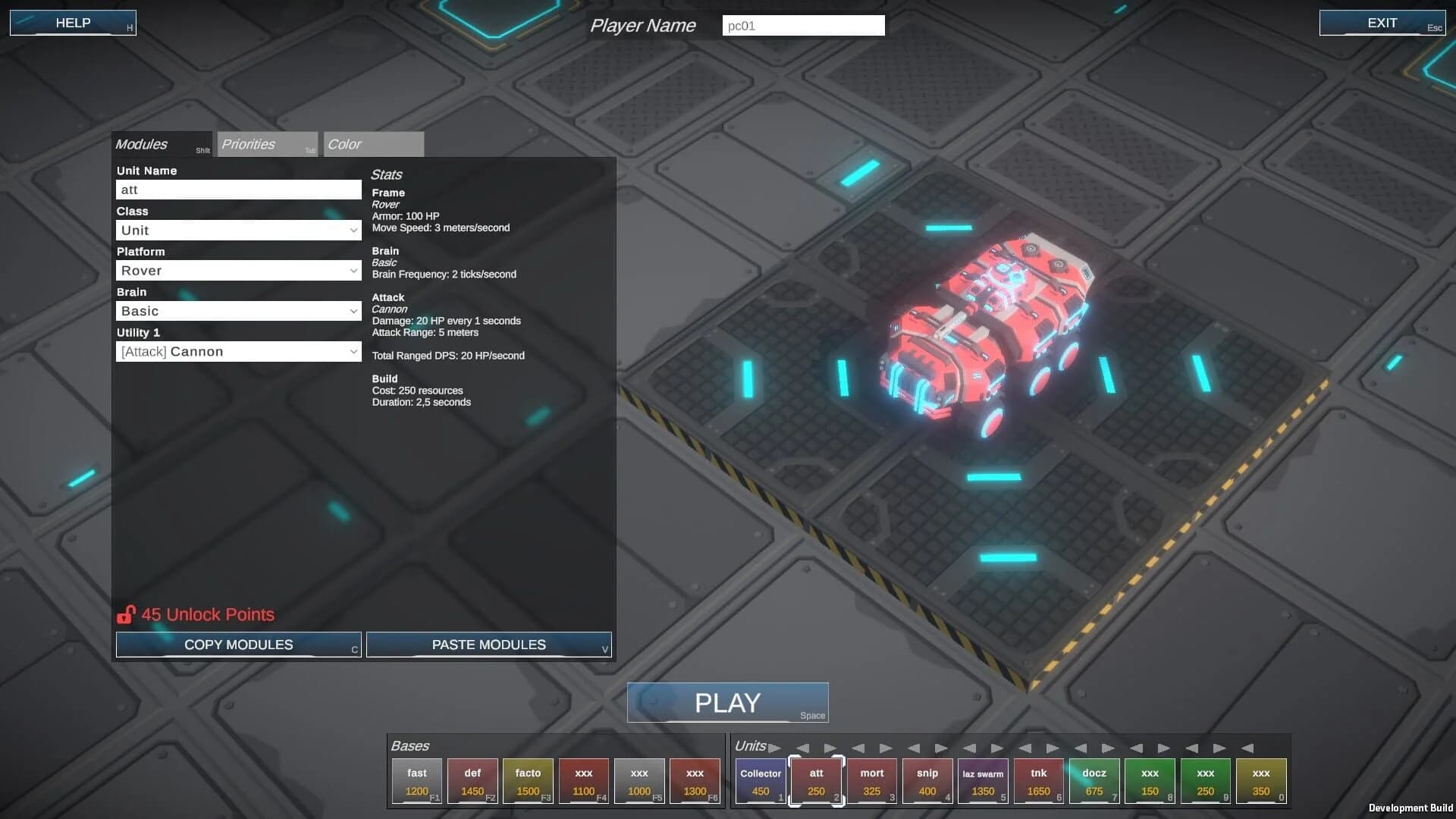
Task: Open the Brain dropdown showing Basic
Action: [237, 310]
